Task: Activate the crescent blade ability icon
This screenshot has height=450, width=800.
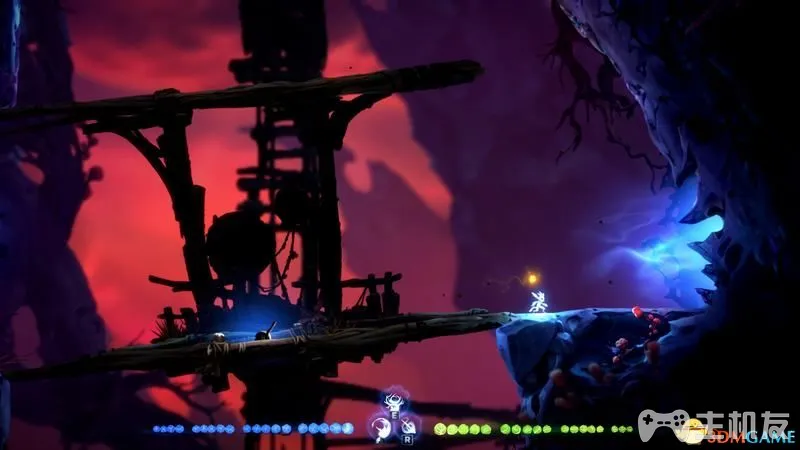Action: [380, 427]
